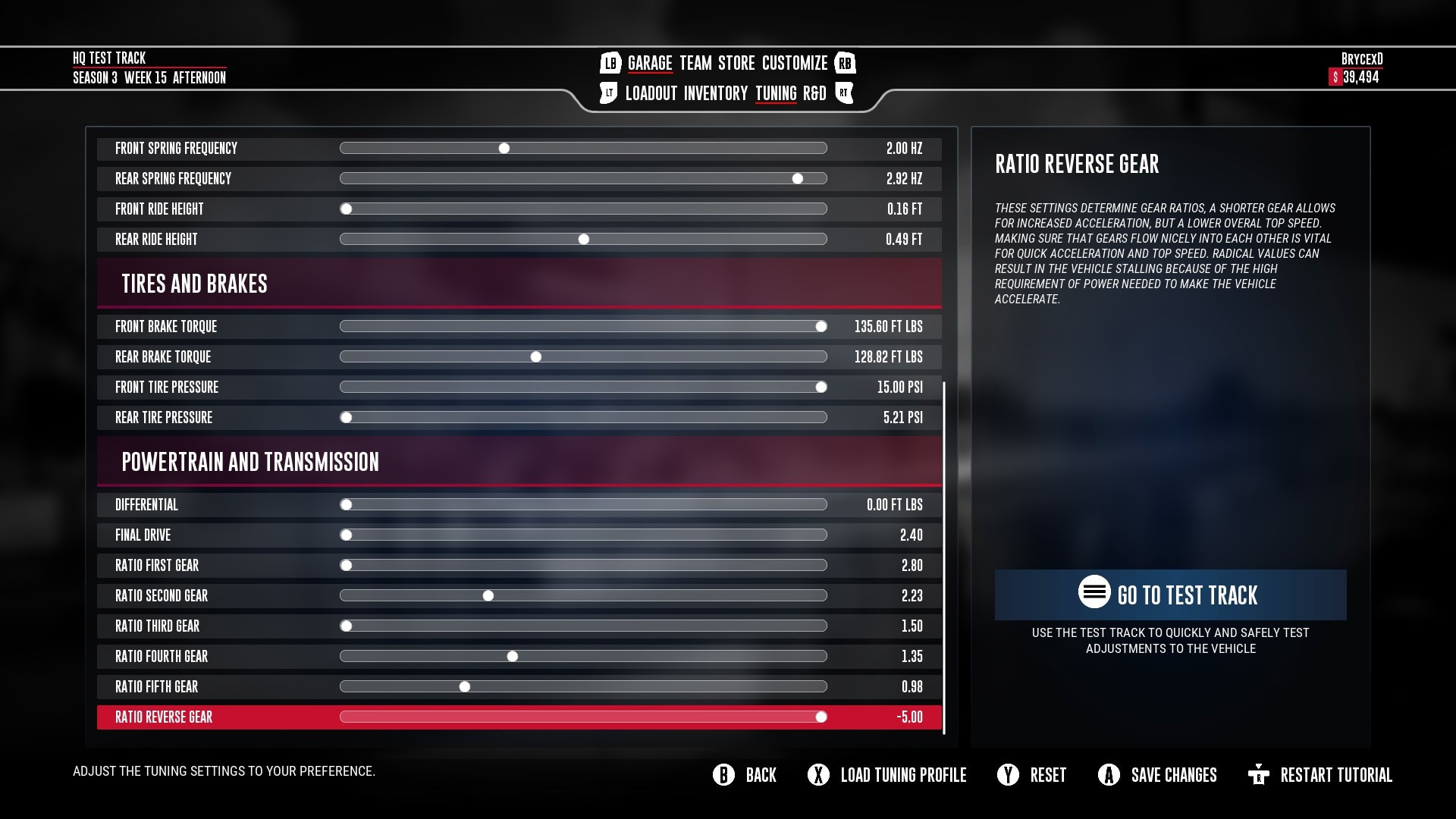1456x819 pixels.
Task: Select the Customize tab
Action: click(x=794, y=63)
